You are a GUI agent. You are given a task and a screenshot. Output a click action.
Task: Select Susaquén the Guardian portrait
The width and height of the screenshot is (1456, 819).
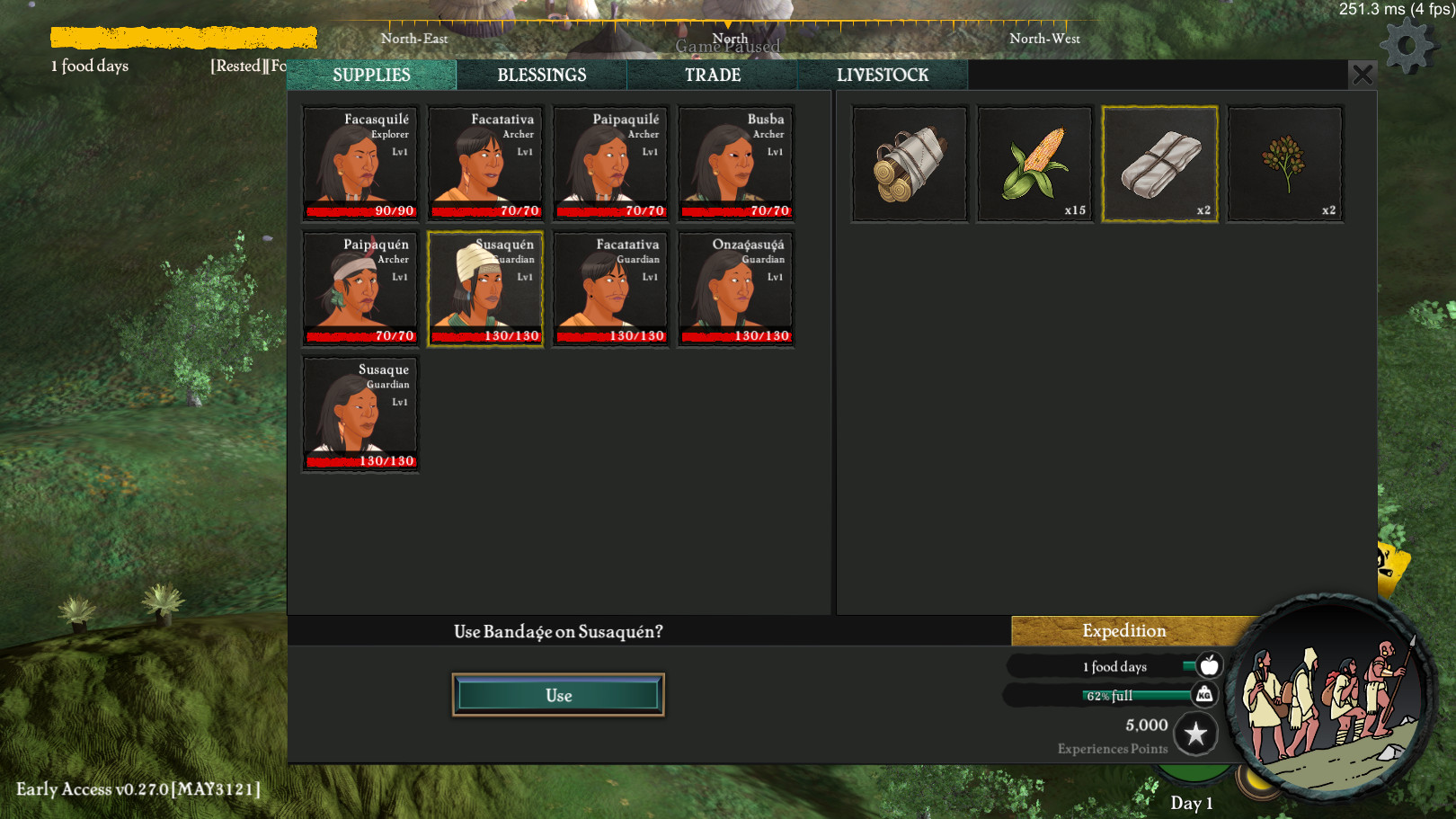click(x=485, y=288)
